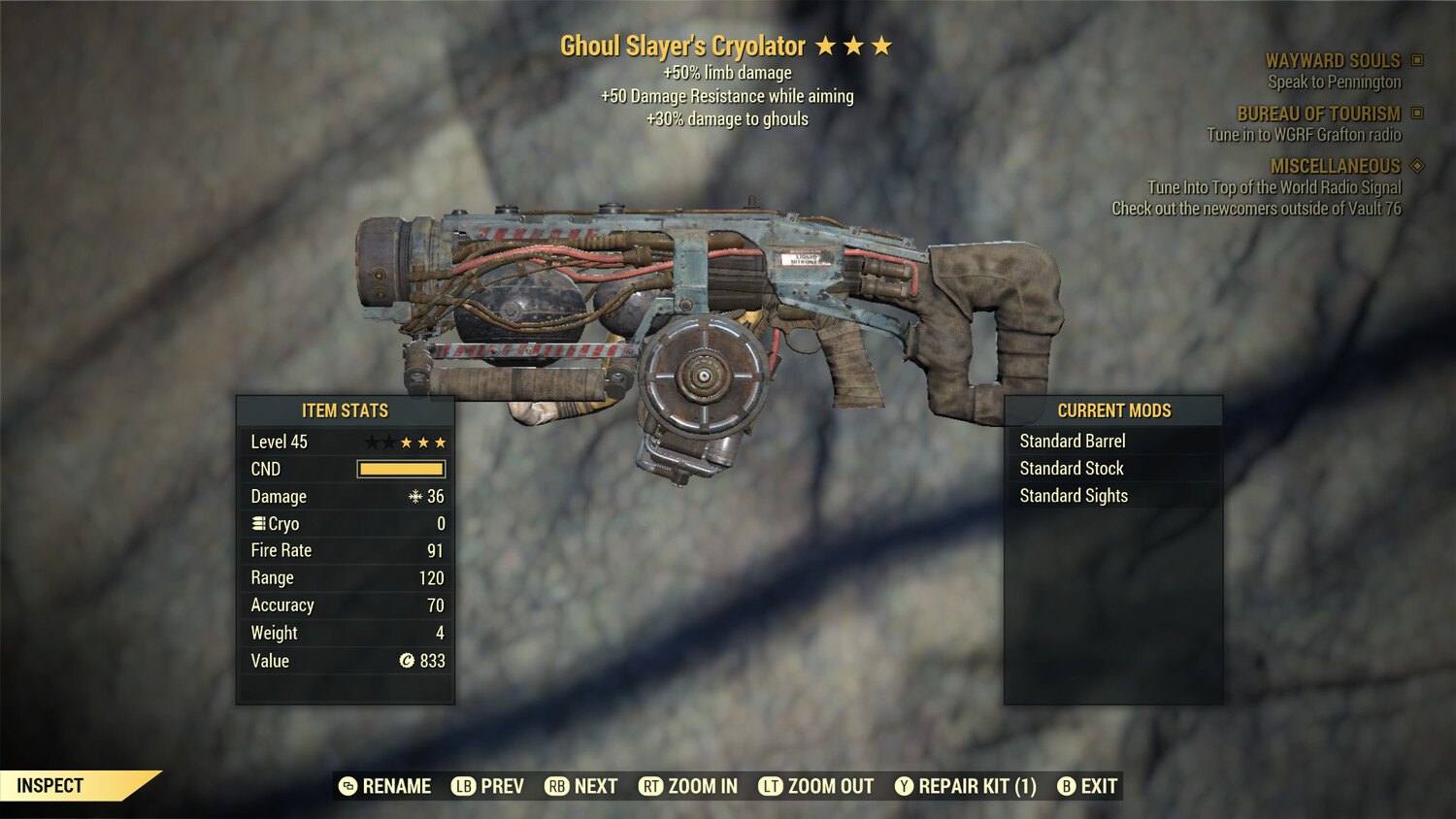Viewport: 1456px width, 819px height.
Task: Select the Cryo ammo icon in stats
Action: [257, 523]
